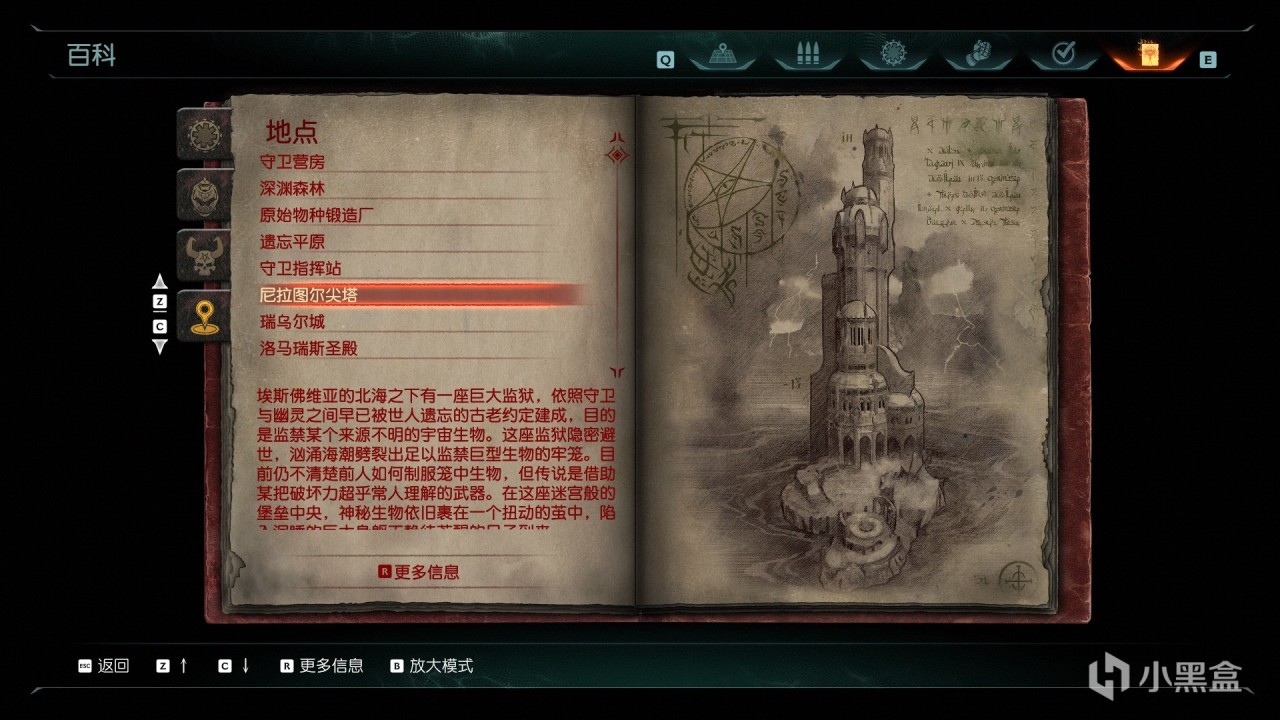Open the helmet emblem bookmark tab

pyautogui.click(x=203, y=194)
